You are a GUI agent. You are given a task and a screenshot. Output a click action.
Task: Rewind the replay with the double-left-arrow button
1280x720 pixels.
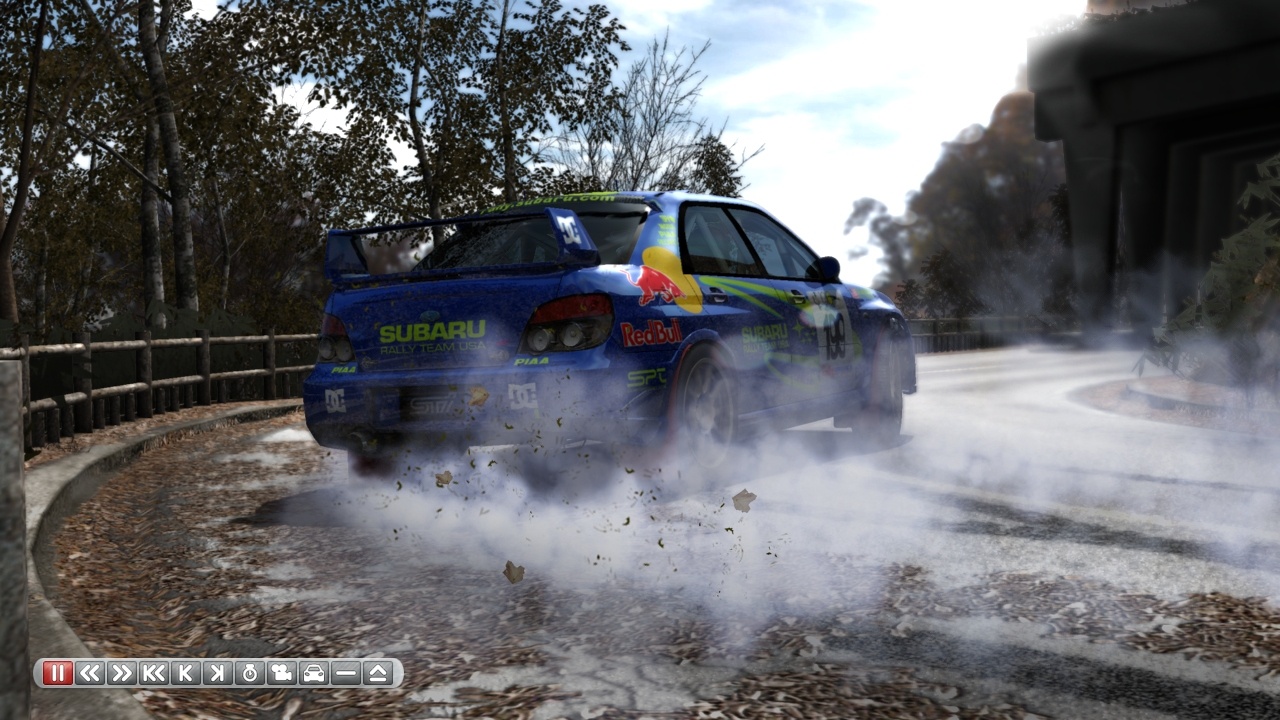[90, 674]
